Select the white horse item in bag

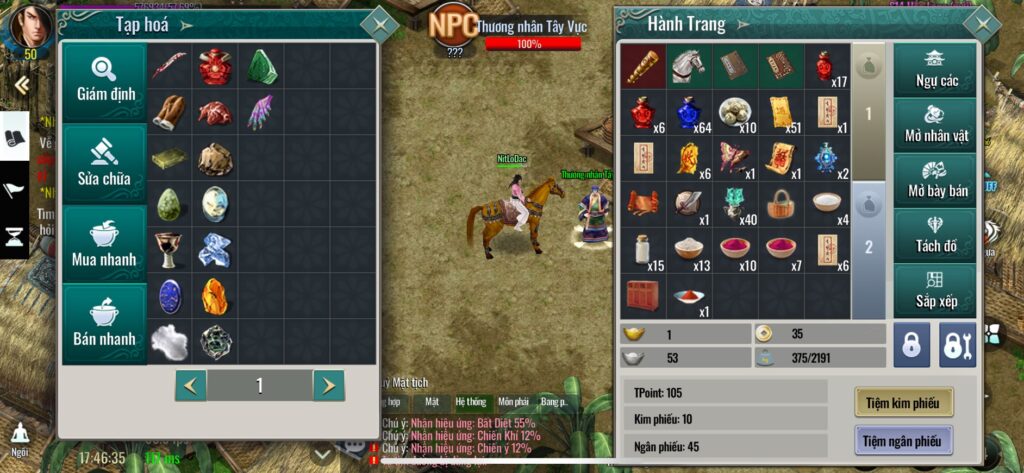688,65
